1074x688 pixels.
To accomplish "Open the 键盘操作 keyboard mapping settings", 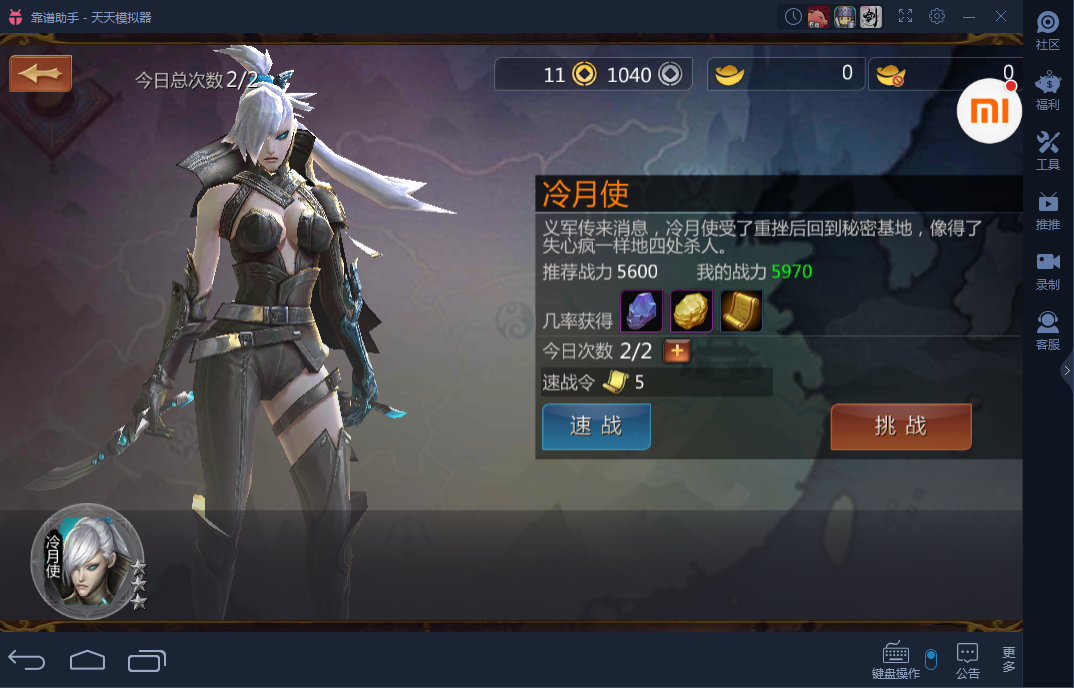I will click(895, 660).
